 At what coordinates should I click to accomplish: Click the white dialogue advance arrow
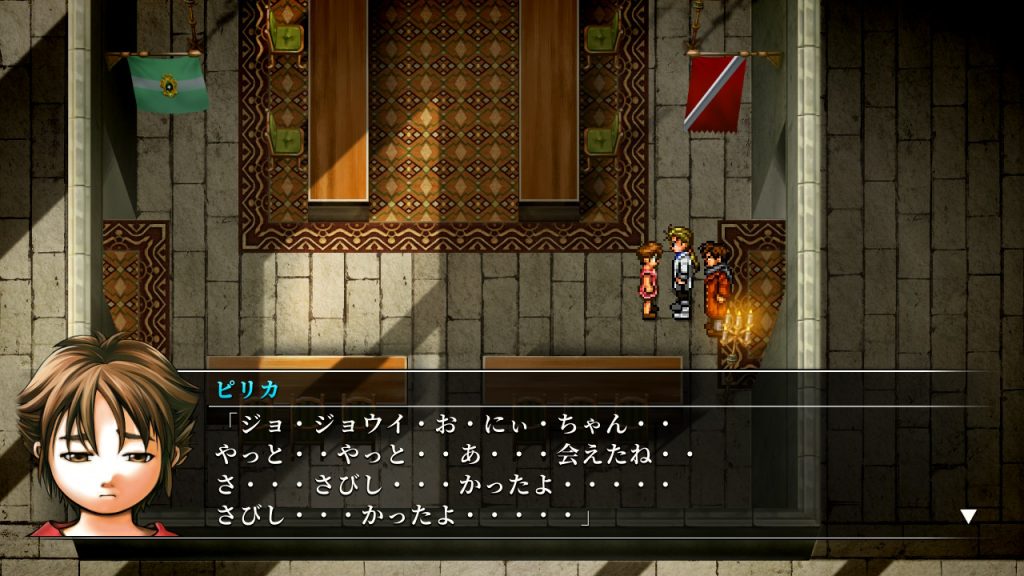coord(967,516)
